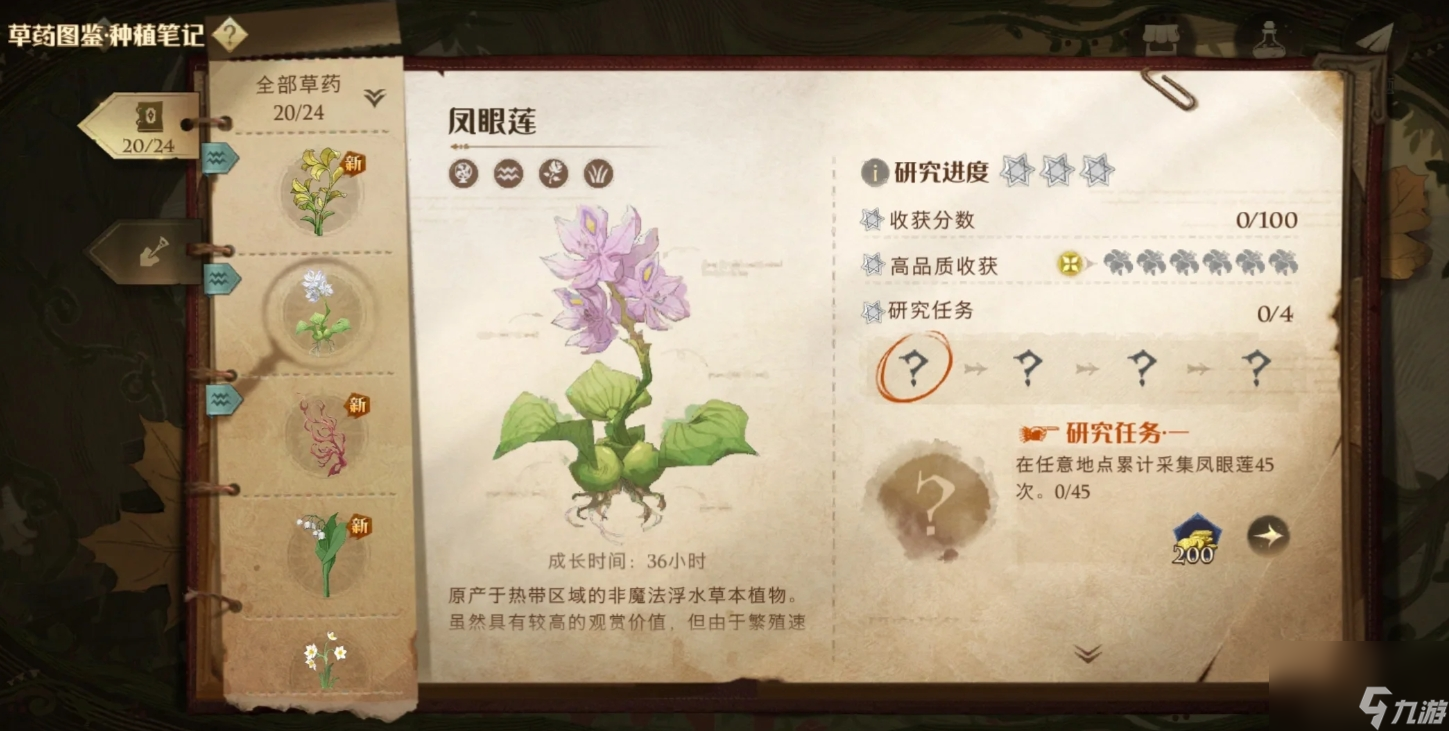Go to the research task via arrow button
1449x731 pixels.
click(1268, 536)
